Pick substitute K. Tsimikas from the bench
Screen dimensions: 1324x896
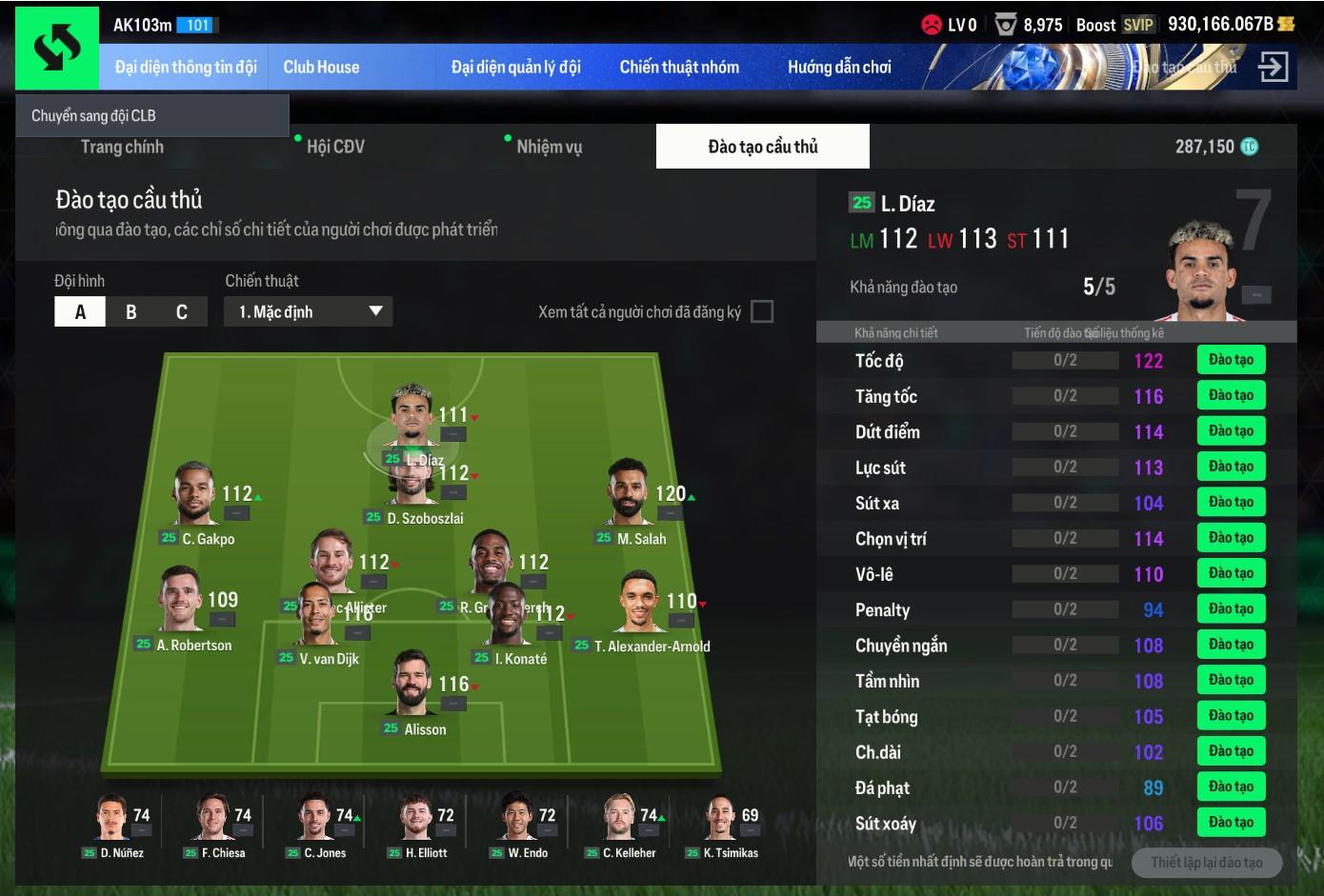click(x=720, y=821)
